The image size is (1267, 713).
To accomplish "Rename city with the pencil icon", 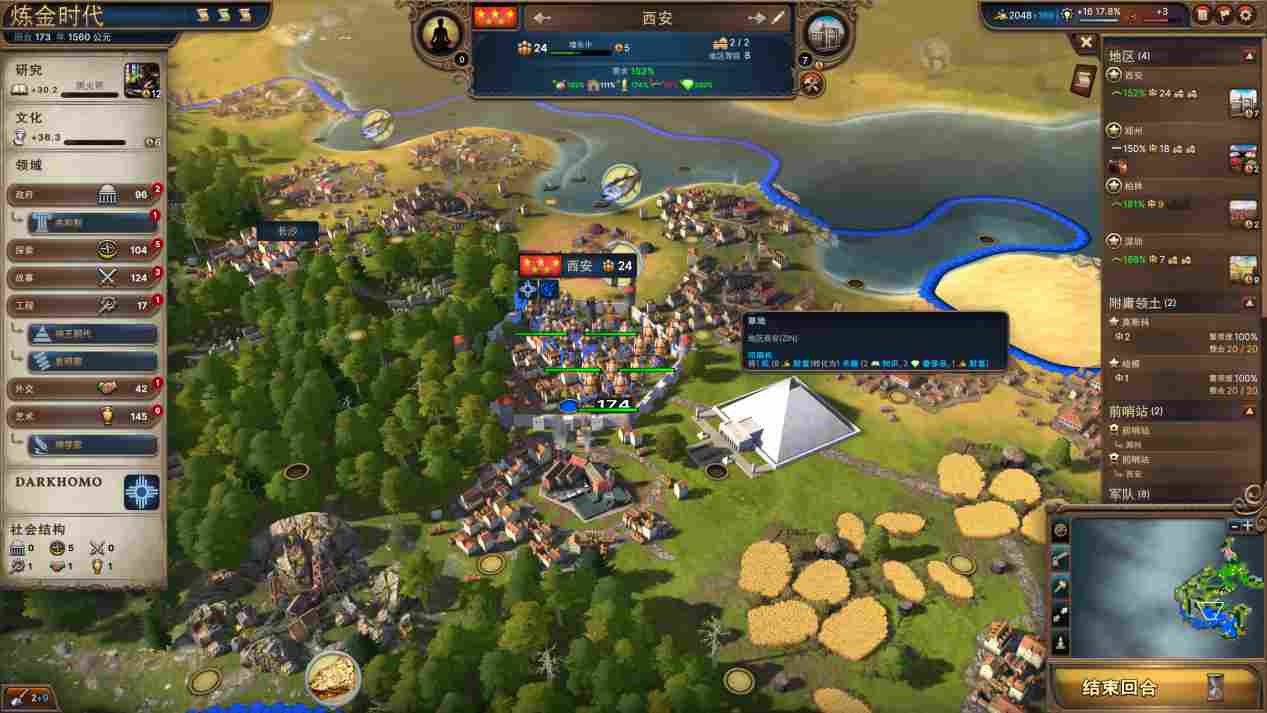I will [778, 18].
